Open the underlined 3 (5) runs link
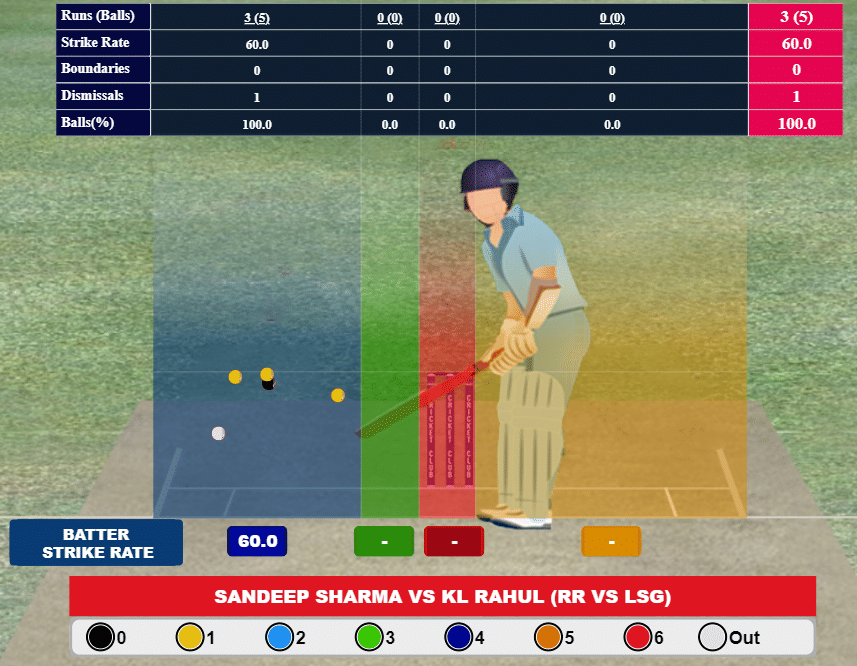The height and width of the screenshot is (666, 857). [256, 17]
